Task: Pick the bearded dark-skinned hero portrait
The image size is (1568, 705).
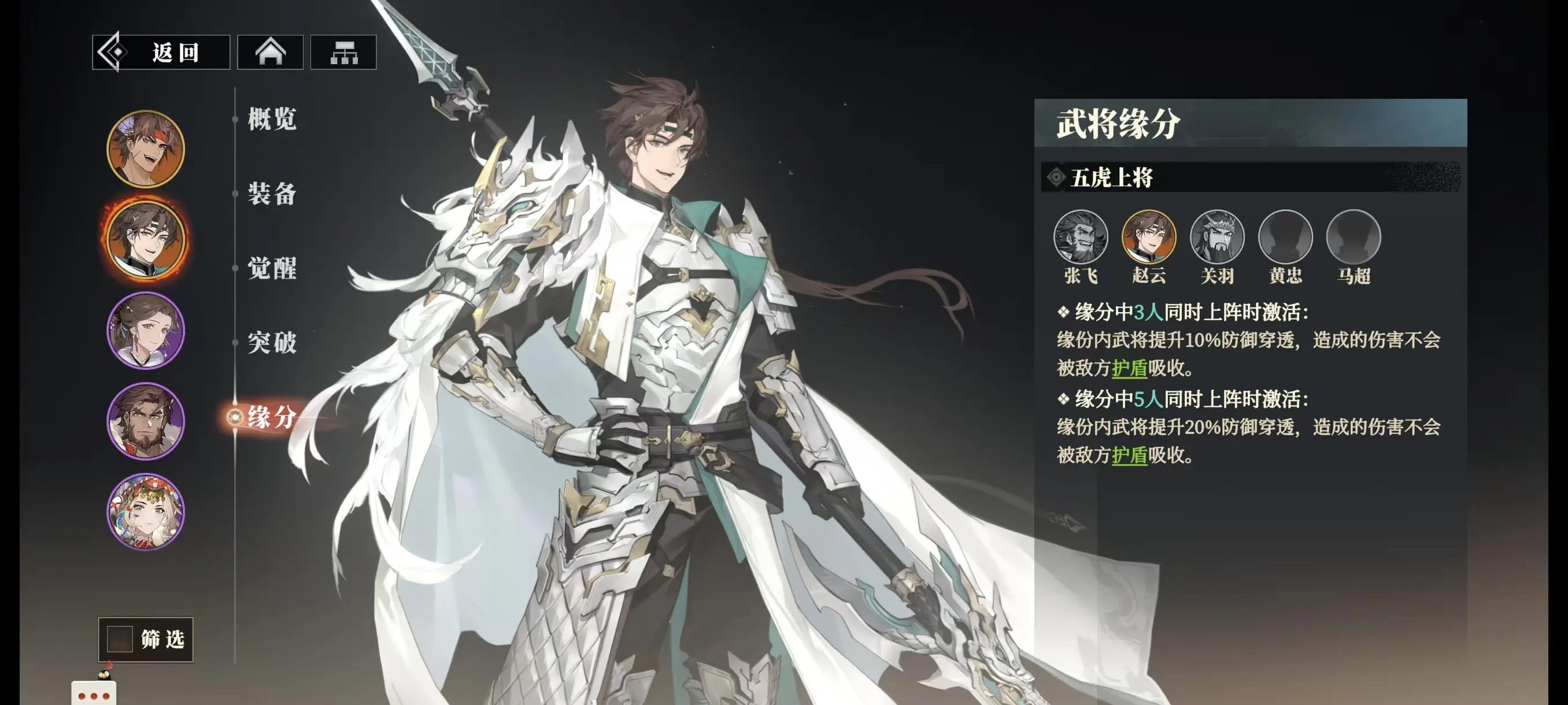Action: [x=146, y=421]
